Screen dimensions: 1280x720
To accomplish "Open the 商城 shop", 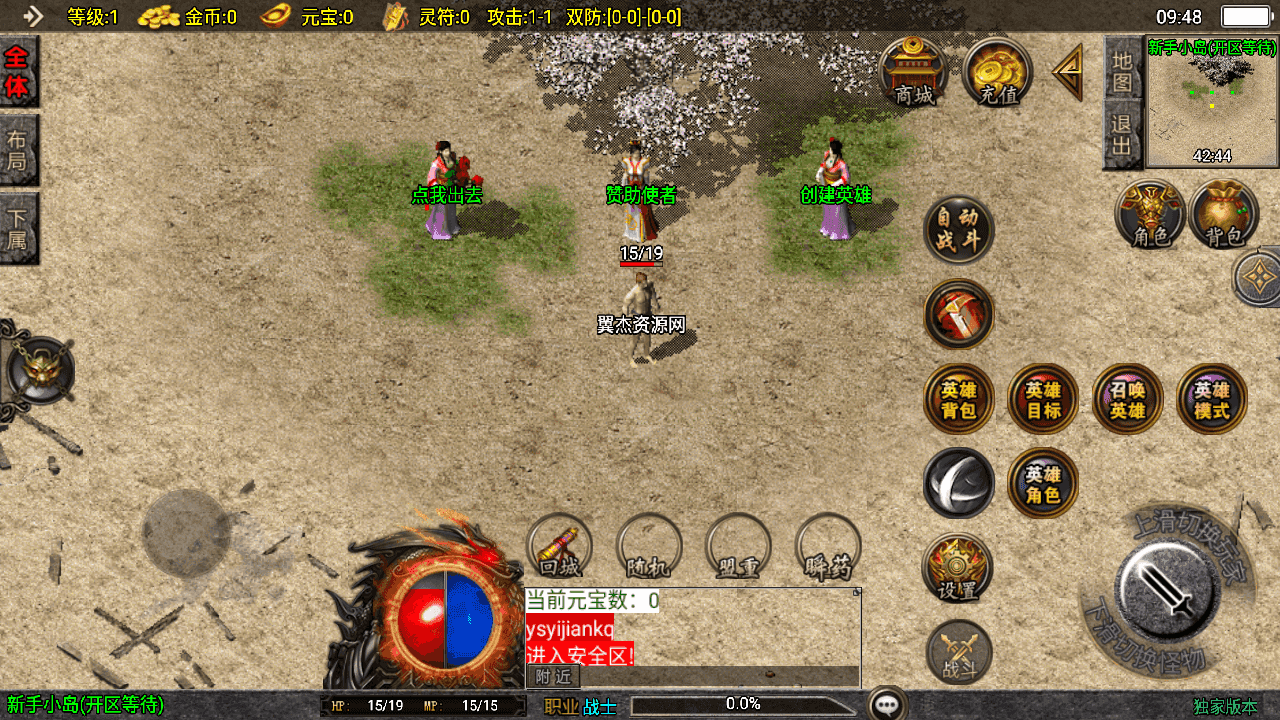I will pos(915,71).
